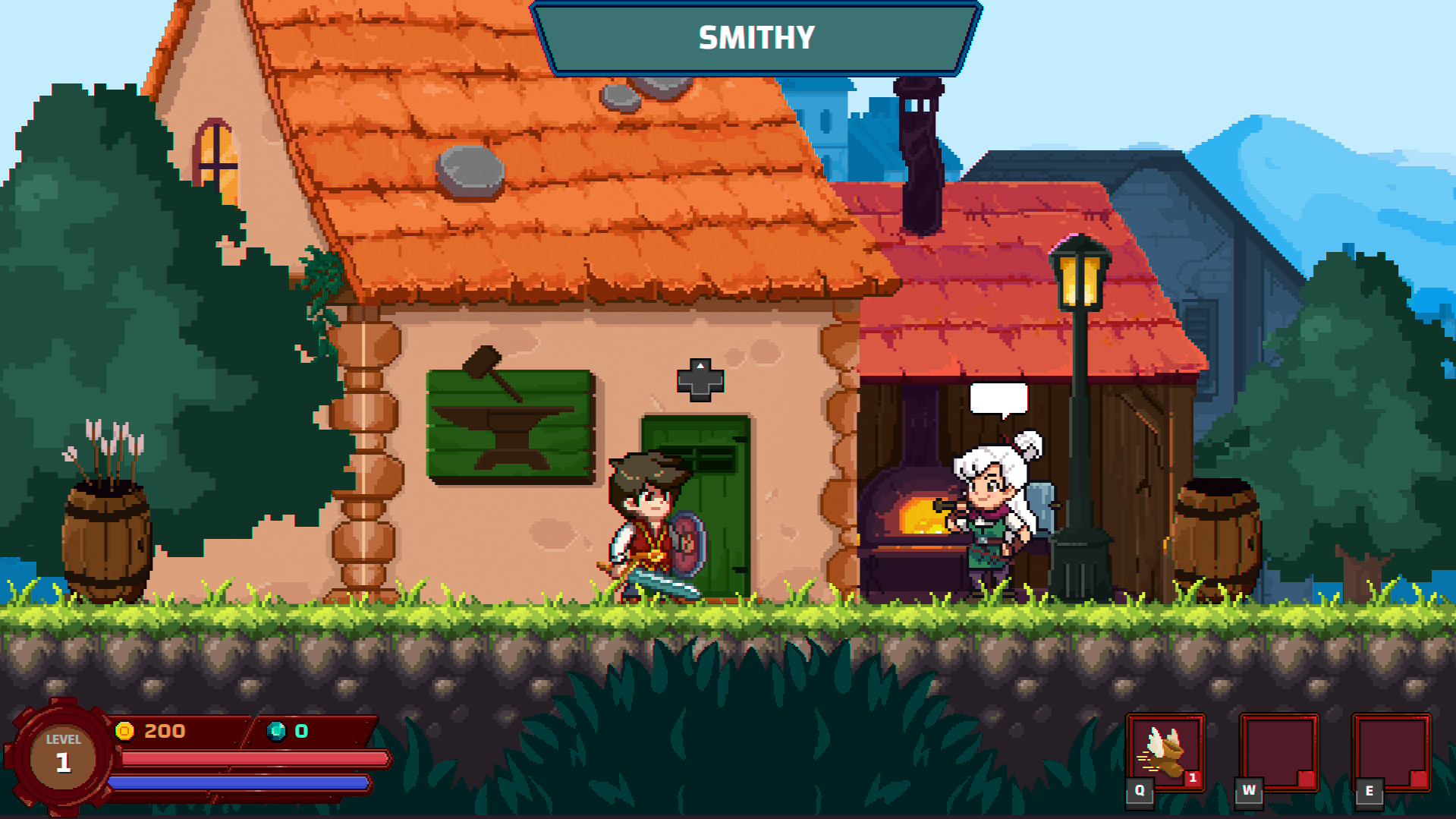Click the SMITHY location banner
The height and width of the screenshot is (819, 1456).
pyautogui.click(x=756, y=36)
